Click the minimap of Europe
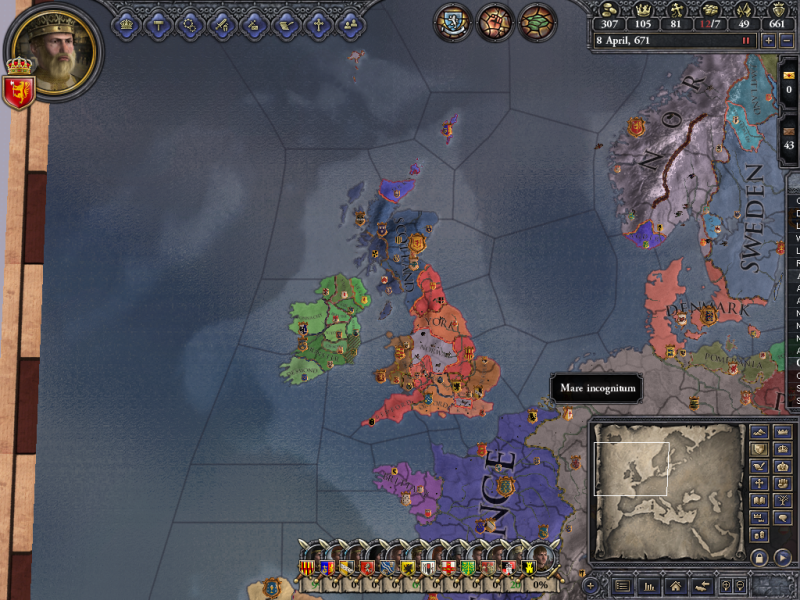The width and height of the screenshot is (800, 600). coord(663,500)
